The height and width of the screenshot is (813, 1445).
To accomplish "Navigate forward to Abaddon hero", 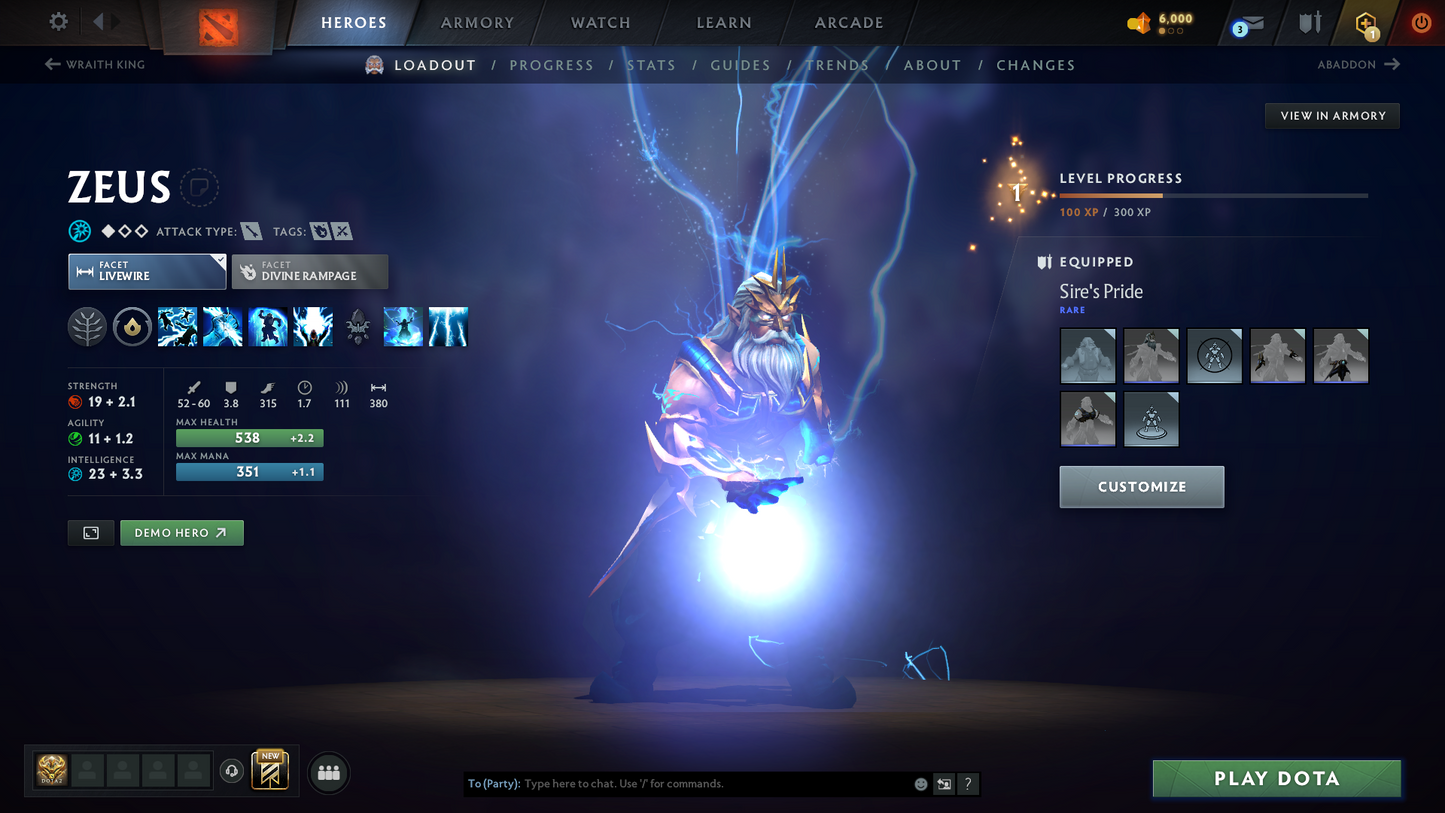I will pyautogui.click(x=1359, y=64).
